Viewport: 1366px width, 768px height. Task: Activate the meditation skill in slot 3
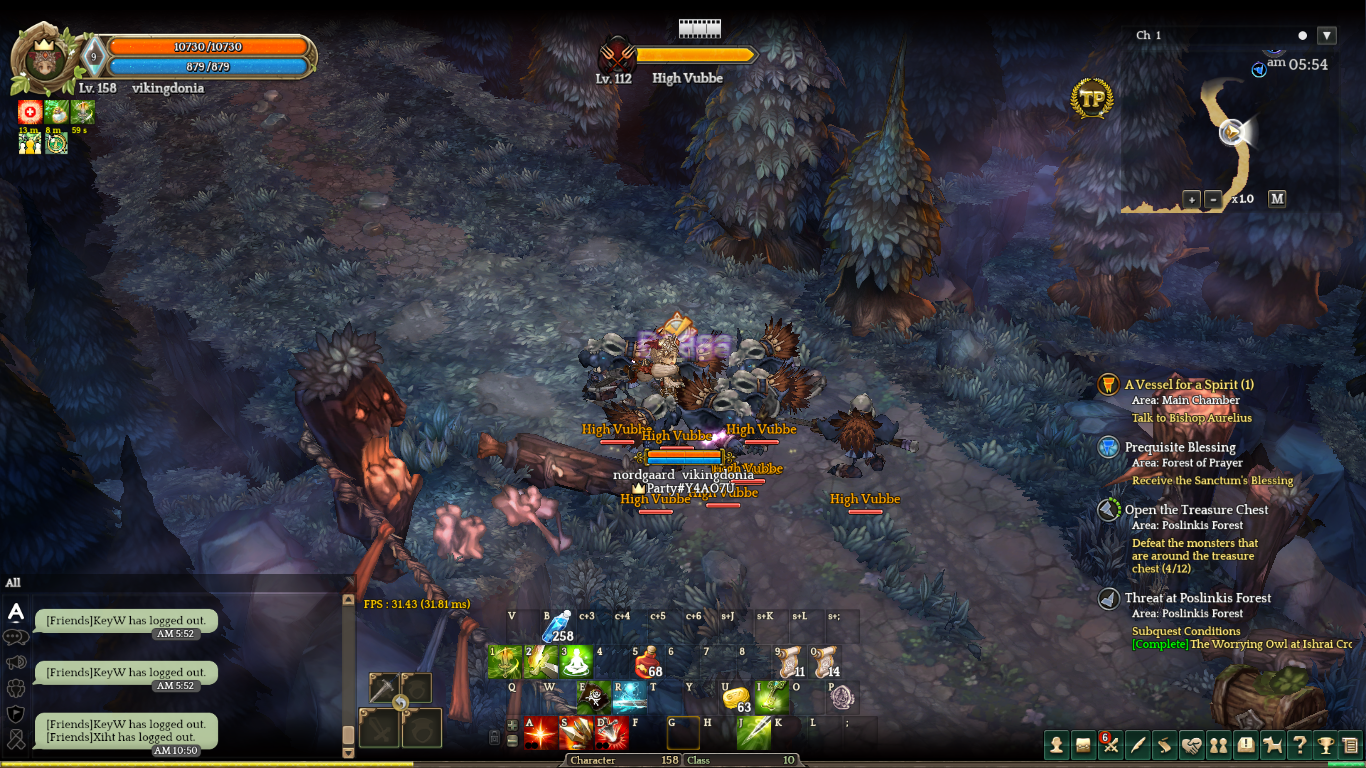coord(575,662)
